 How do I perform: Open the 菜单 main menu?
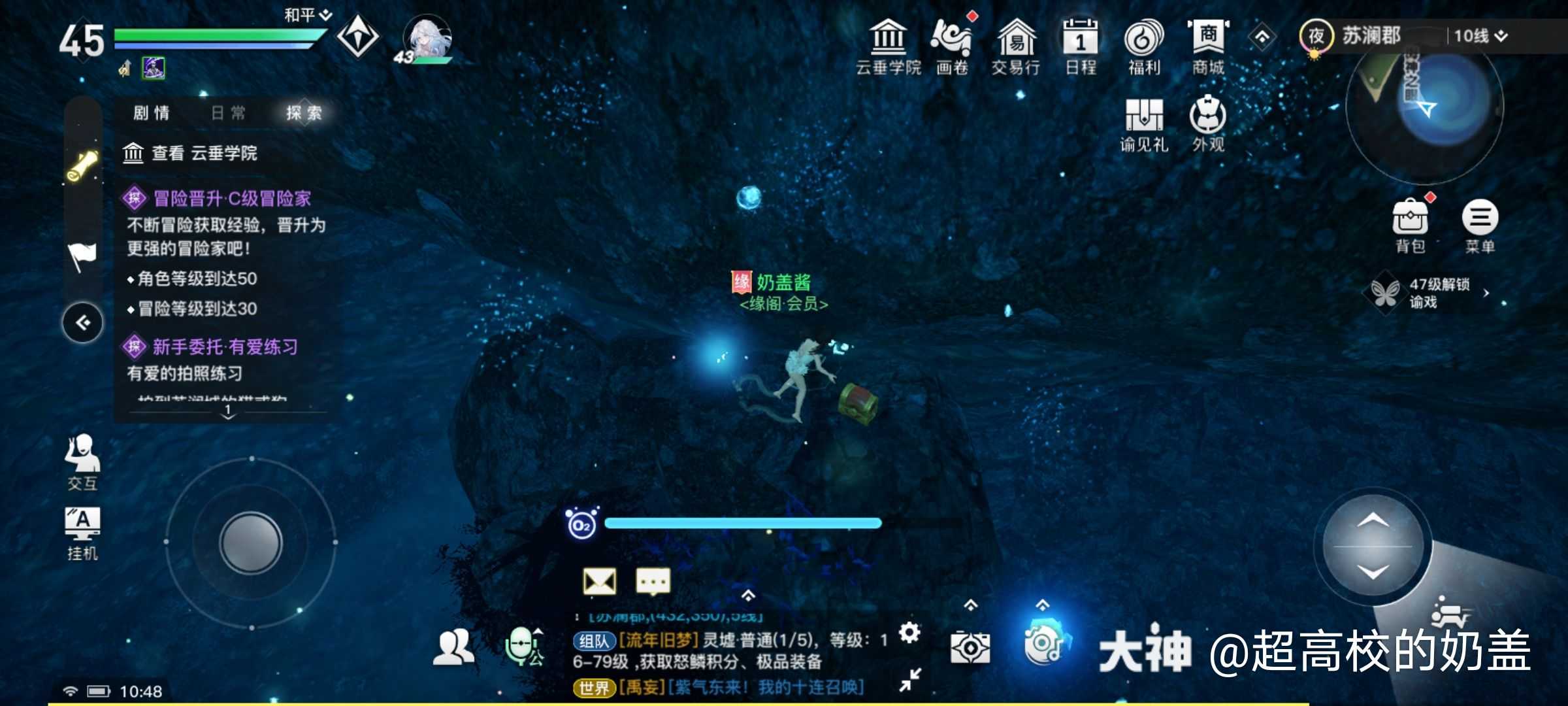tap(1480, 224)
